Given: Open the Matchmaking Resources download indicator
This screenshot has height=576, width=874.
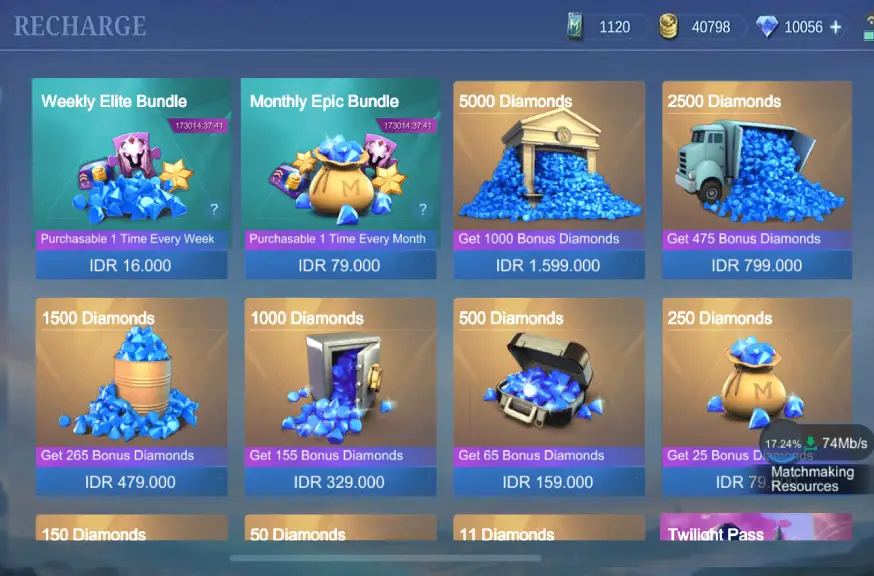Looking at the screenshot, I should (815, 460).
